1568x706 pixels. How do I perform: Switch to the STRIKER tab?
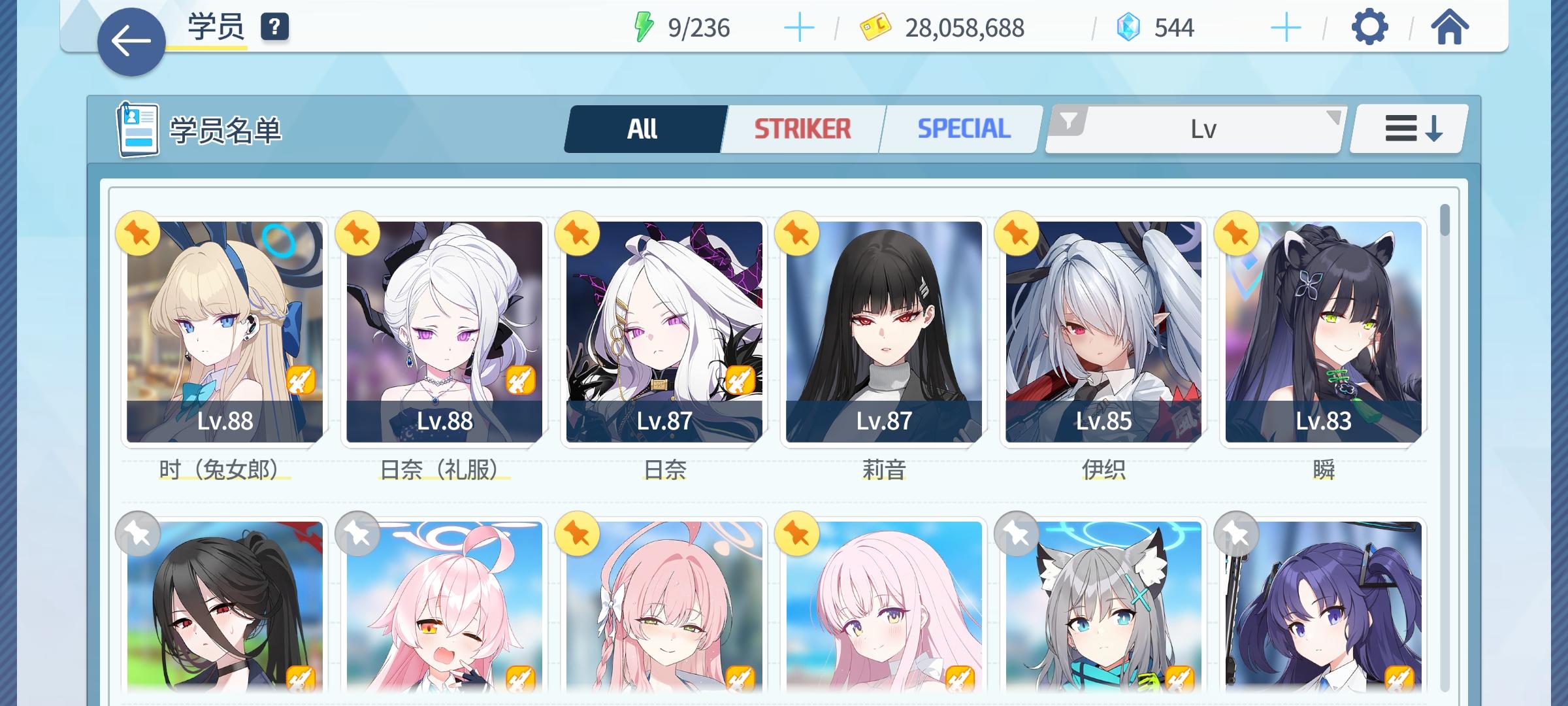point(802,128)
